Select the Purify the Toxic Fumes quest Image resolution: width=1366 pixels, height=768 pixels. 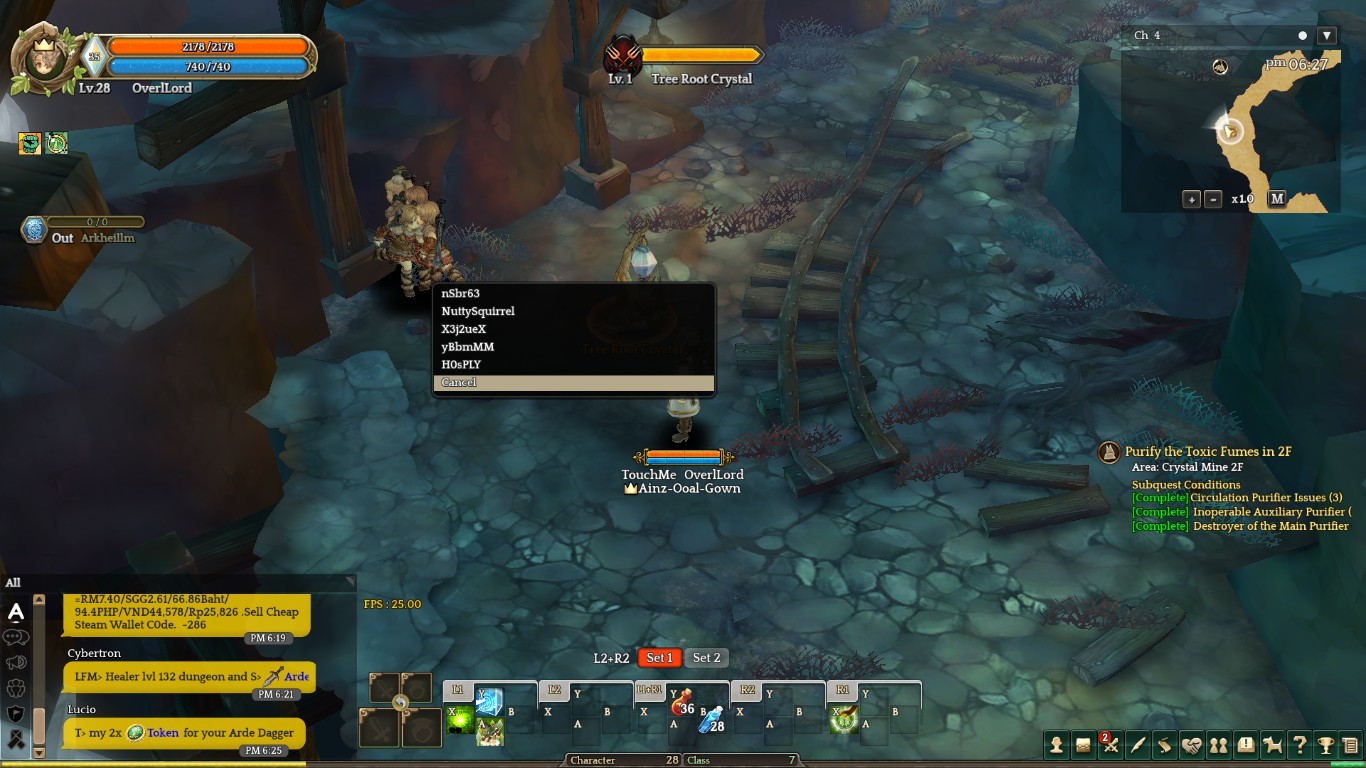coord(1207,452)
